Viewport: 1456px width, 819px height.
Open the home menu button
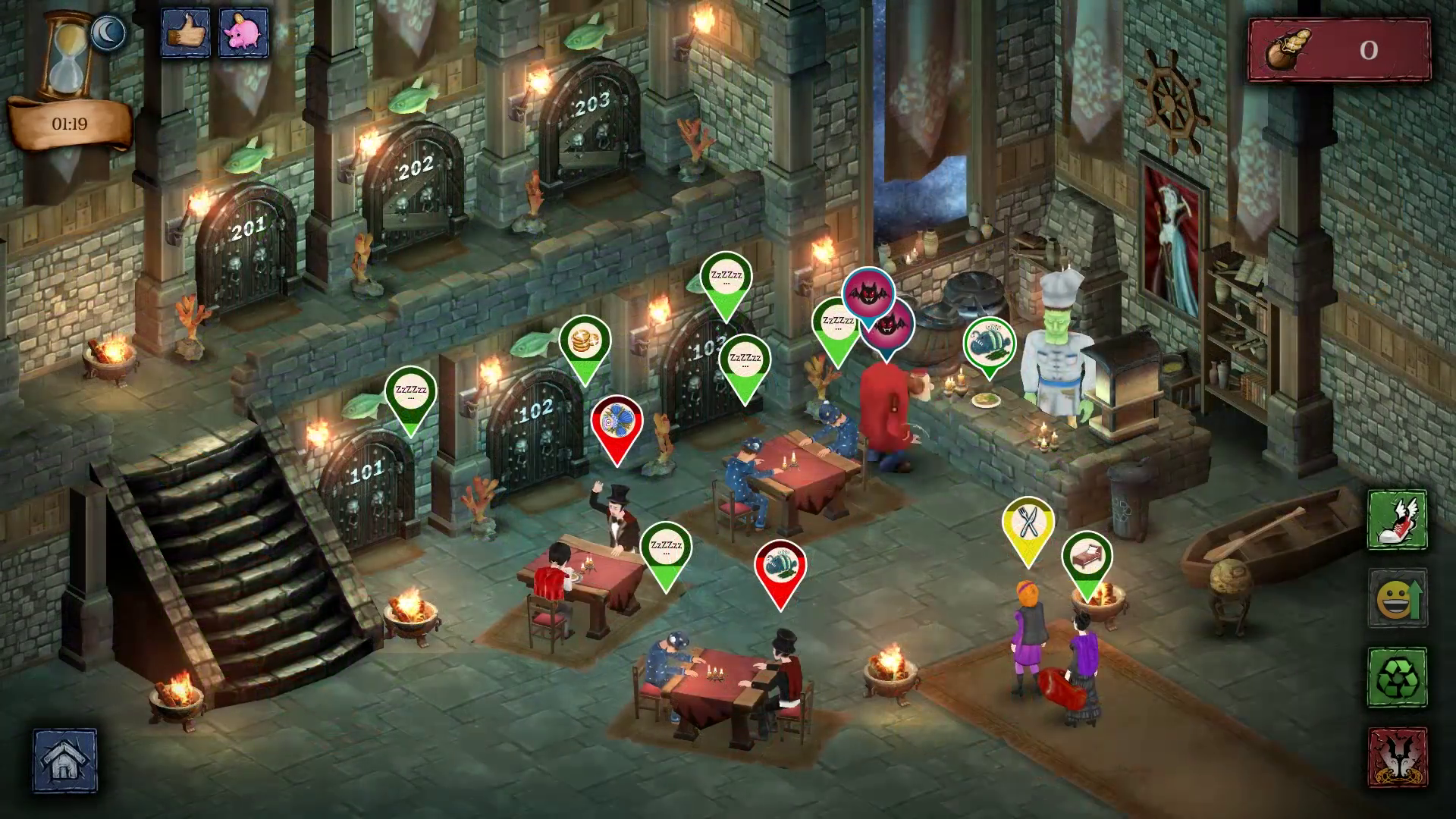coord(64,761)
